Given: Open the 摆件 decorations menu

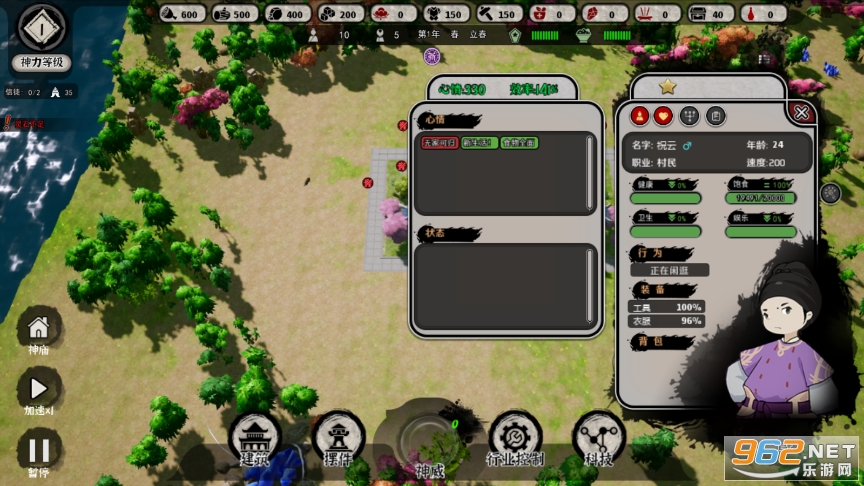Looking at the screenshot, I should pyautogui.click(x=338, y=436).
